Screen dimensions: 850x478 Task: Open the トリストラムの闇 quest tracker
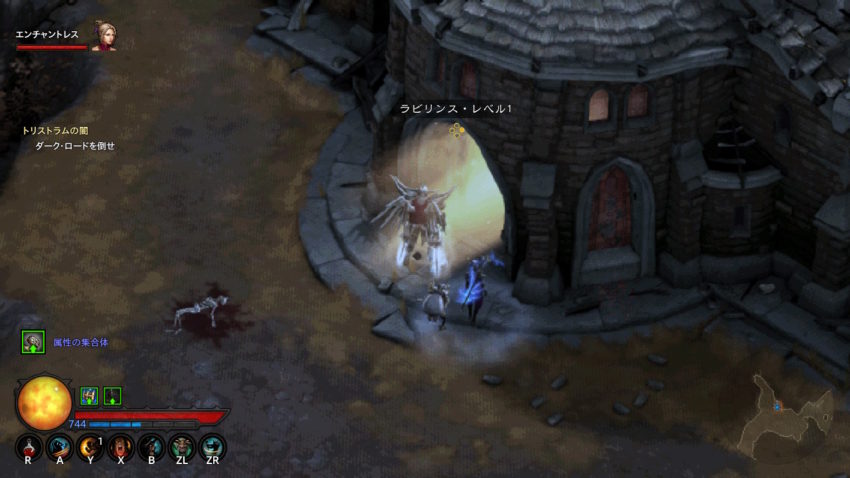point(55,130)
